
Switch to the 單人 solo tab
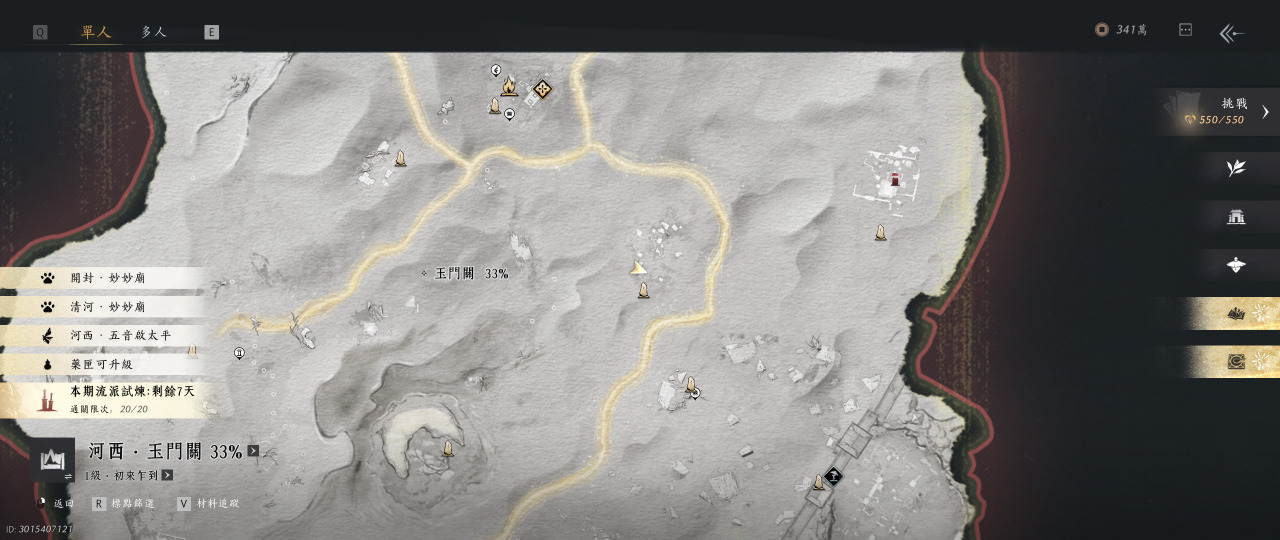pos(96,32)
